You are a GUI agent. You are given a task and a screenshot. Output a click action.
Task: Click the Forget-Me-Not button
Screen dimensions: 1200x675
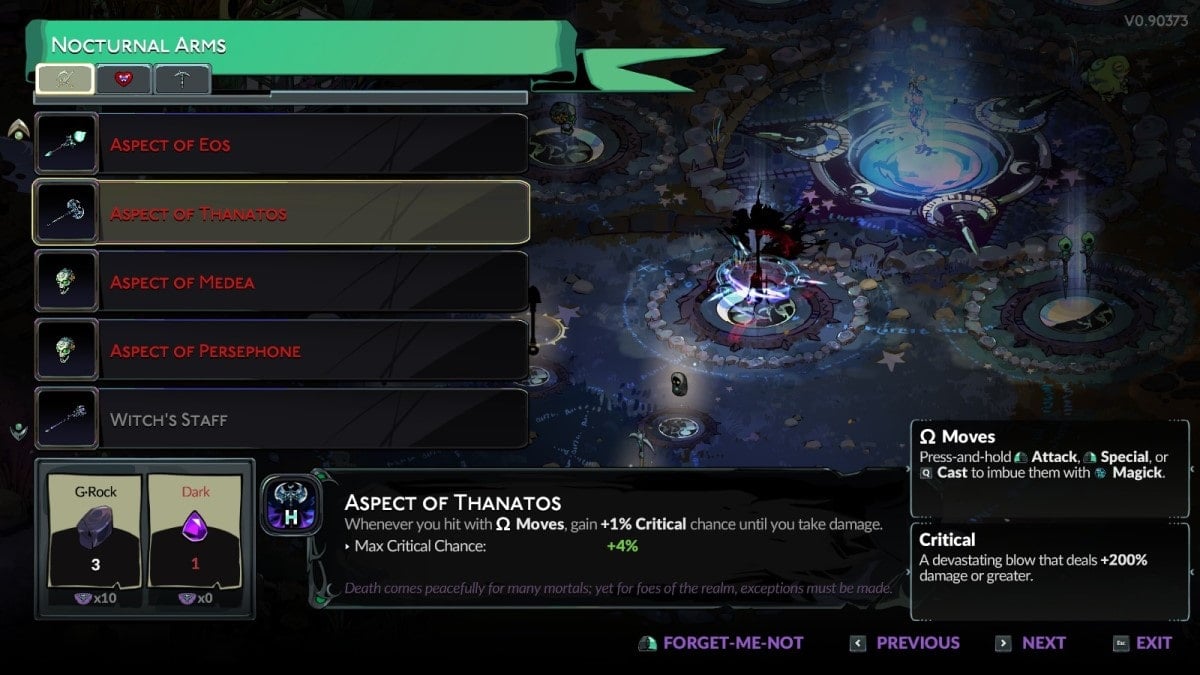721,643
